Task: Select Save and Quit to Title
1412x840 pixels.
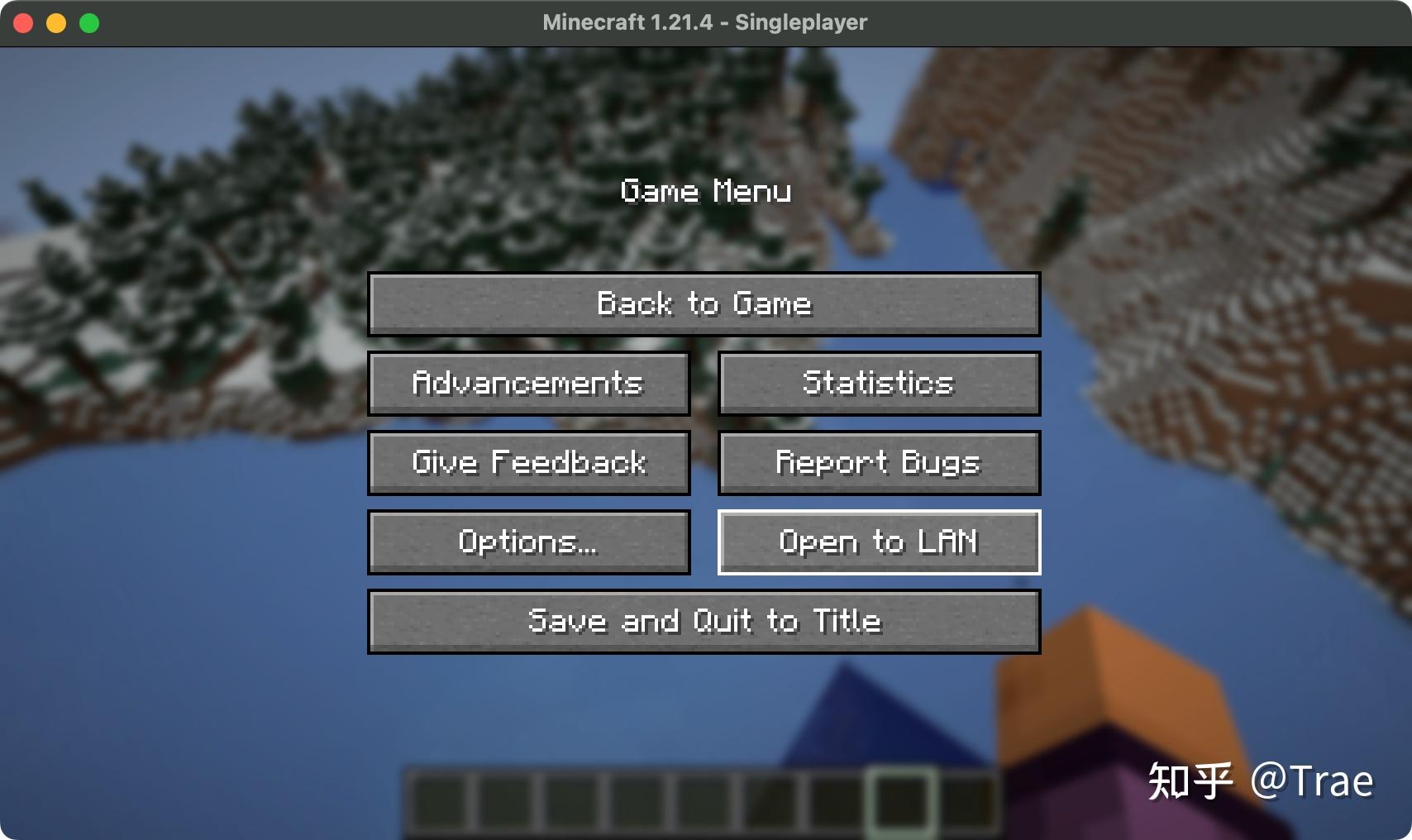Action: point(704,621)
